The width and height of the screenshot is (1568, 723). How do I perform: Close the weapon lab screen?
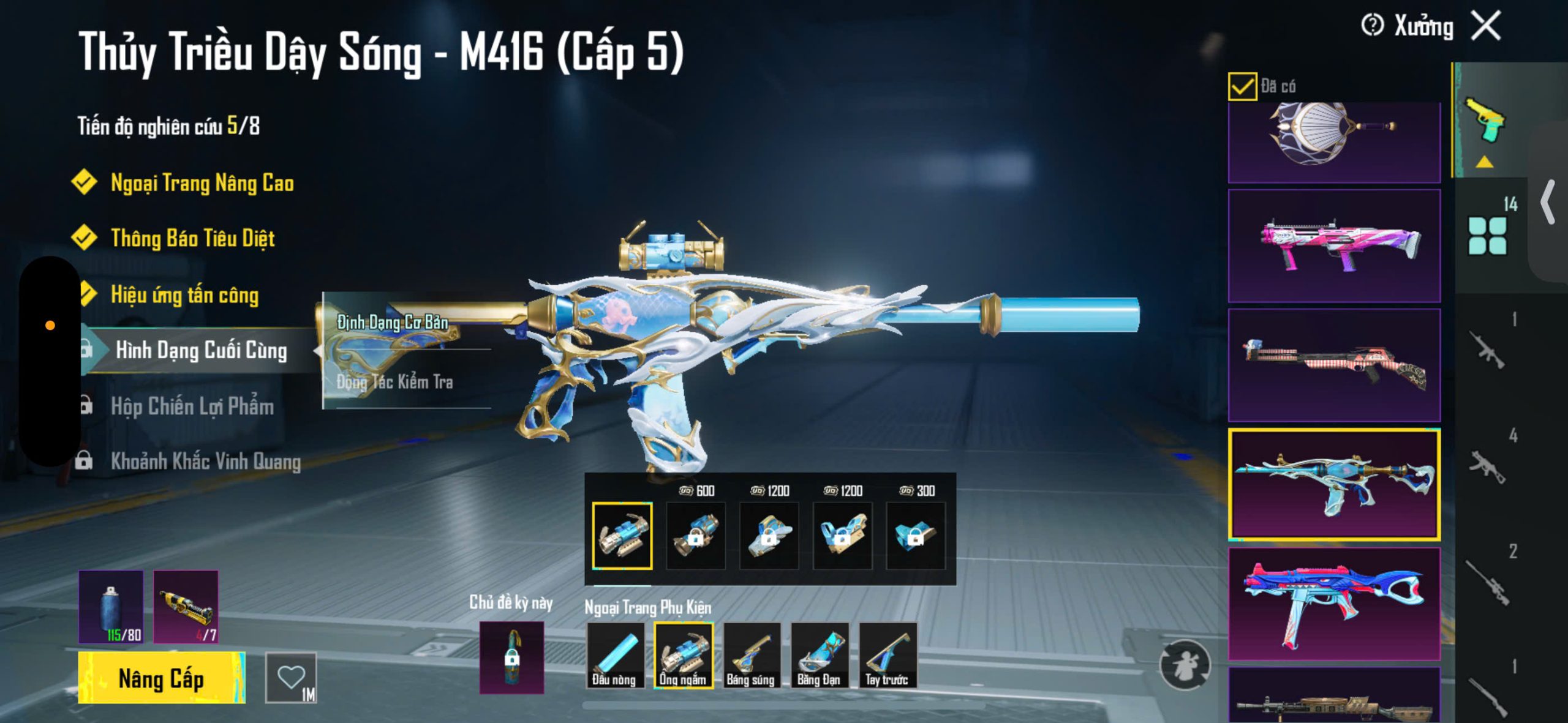(1486, 26)
